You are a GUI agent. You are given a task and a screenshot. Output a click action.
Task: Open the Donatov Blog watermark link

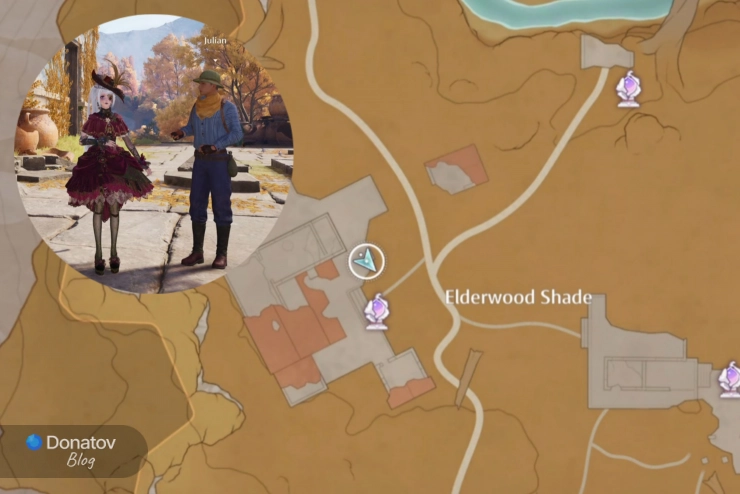click(x=75, y=450)
